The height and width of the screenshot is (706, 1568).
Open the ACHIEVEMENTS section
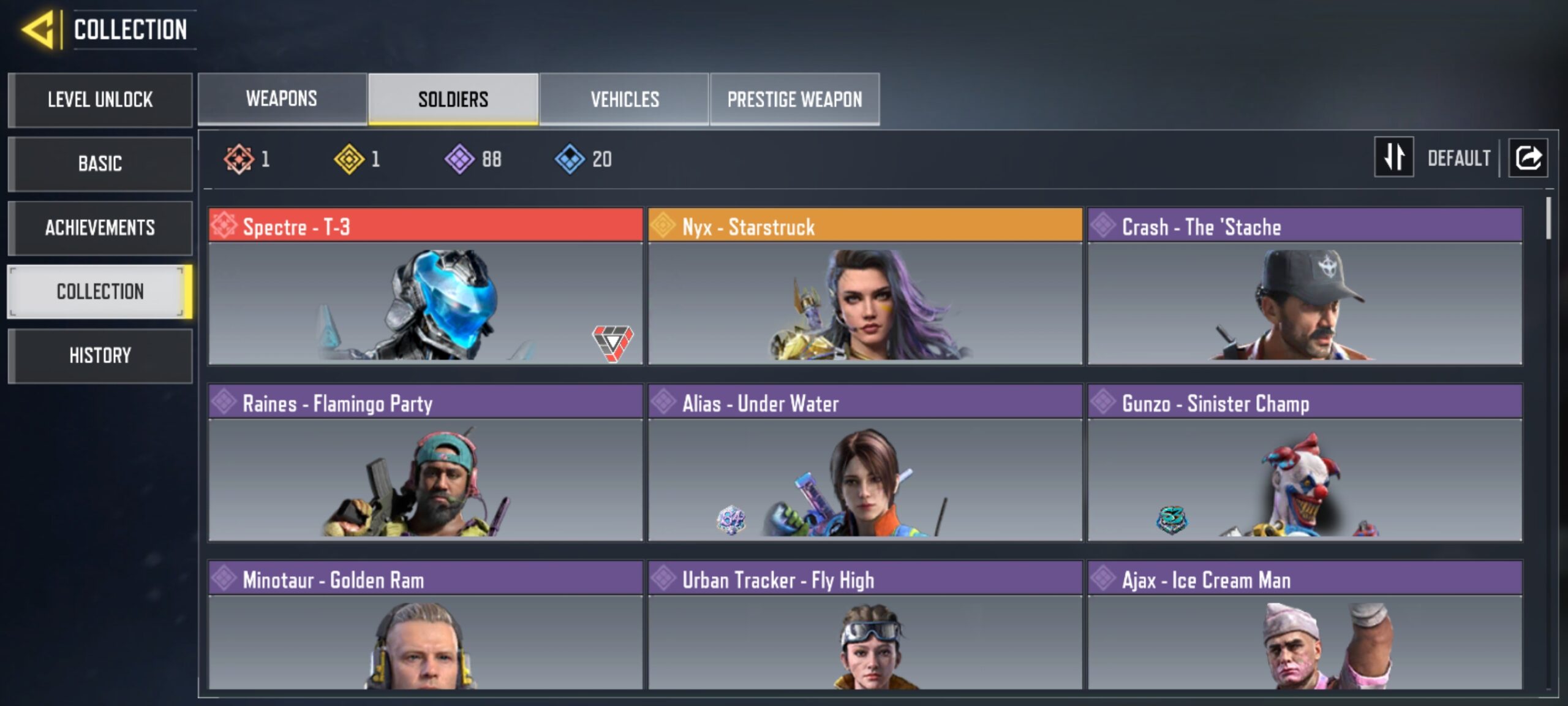(100, 228)
